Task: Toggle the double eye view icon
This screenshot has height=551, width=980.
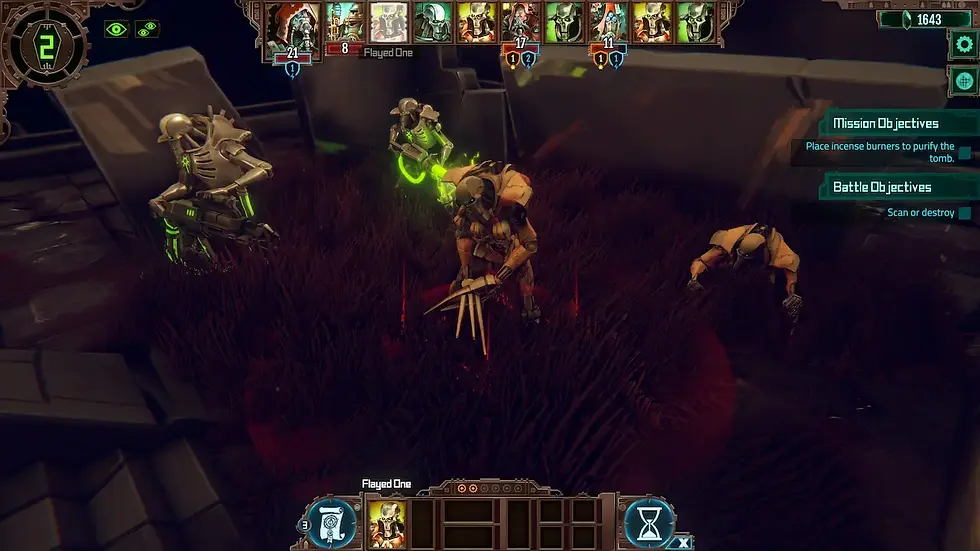Action: (147, 29)
